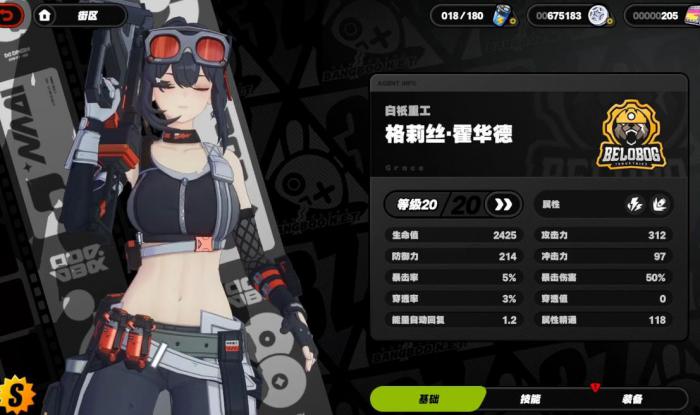Select the attack type icon beside electric
This screenshot has height=415, width=700.
click(659, 205)
